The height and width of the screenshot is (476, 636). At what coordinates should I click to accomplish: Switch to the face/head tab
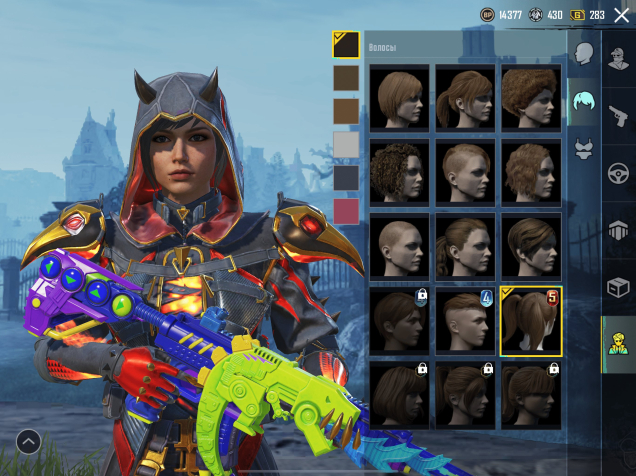(585, 53)
